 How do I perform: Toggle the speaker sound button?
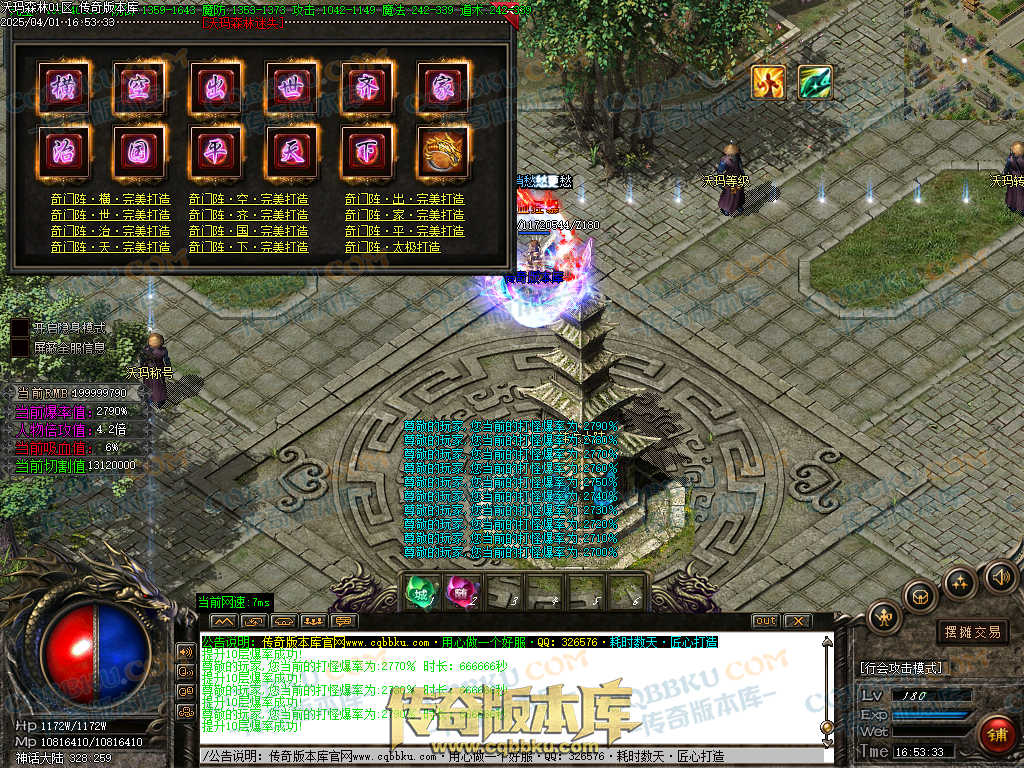pos(1000,576)
